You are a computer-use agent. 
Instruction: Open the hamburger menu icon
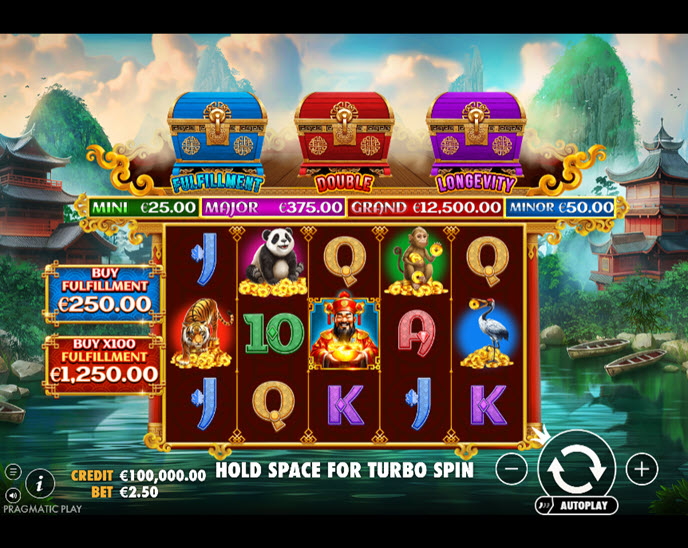point(13,471)
